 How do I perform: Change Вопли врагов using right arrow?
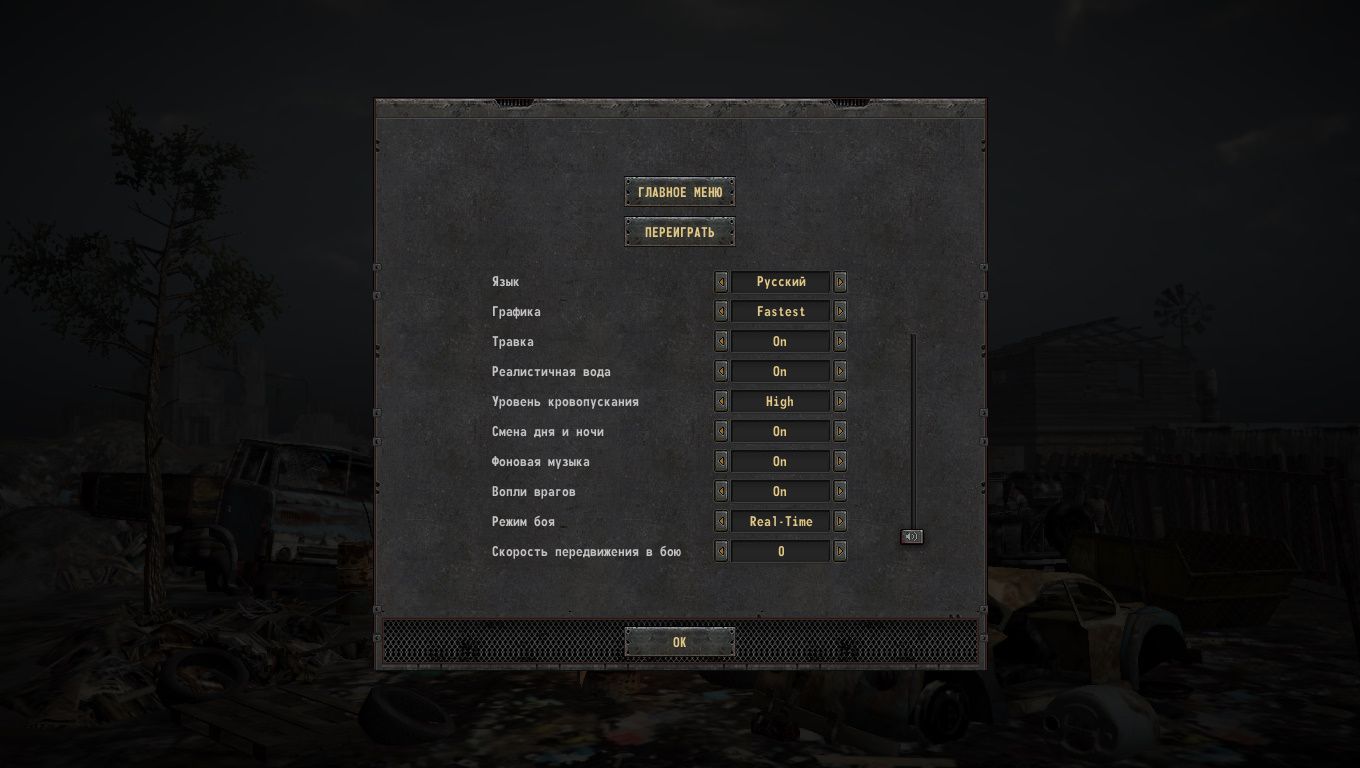coord(840,492)
